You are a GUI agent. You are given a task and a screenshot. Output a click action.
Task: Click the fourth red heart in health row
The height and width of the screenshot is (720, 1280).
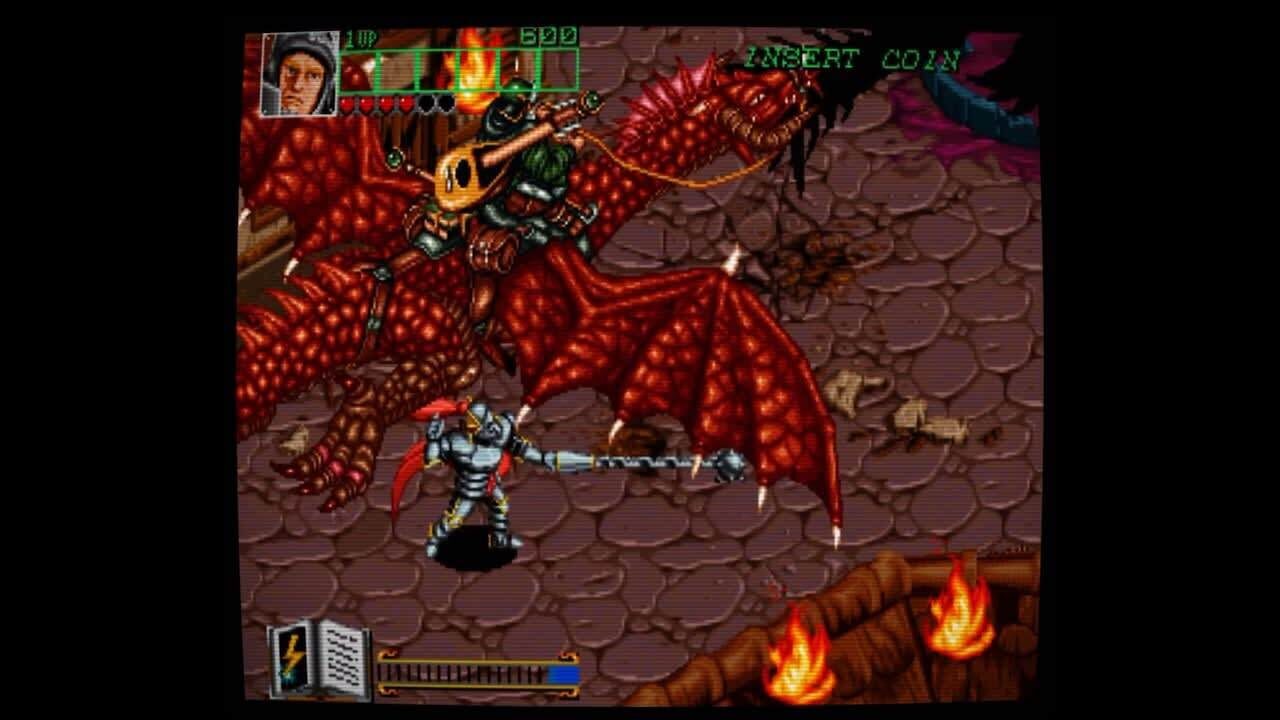[x=405, y=104]
